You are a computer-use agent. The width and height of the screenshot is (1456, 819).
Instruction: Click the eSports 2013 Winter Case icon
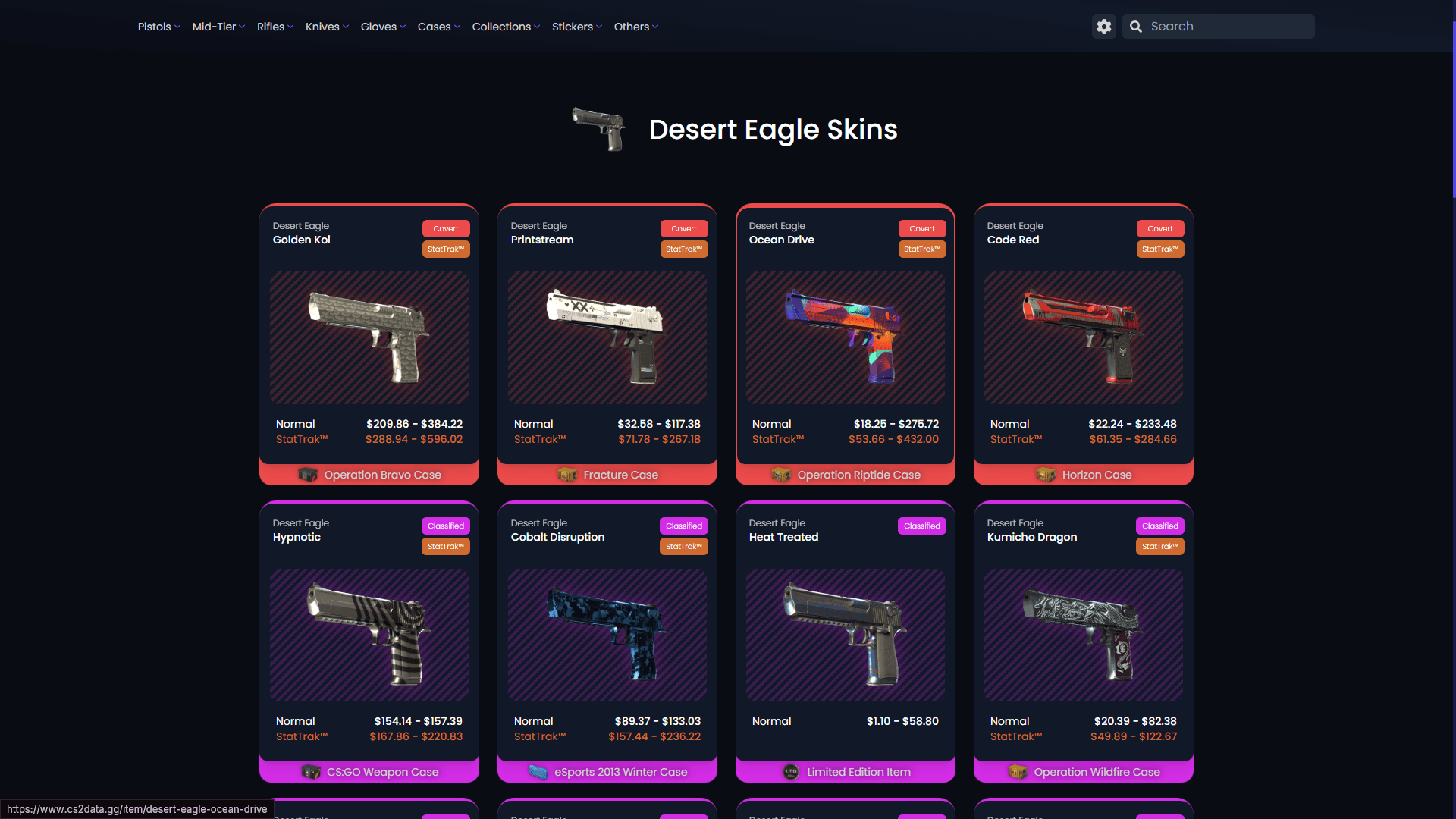(x=538, y=772)
